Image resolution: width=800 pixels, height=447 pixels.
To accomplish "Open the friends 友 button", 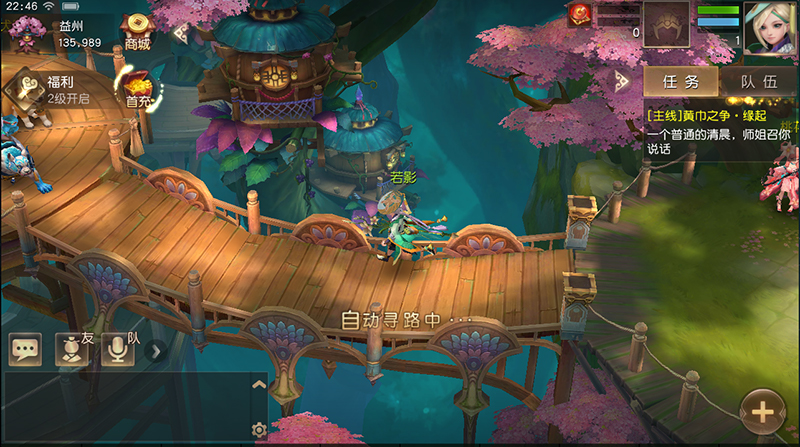I will (71, 348).
